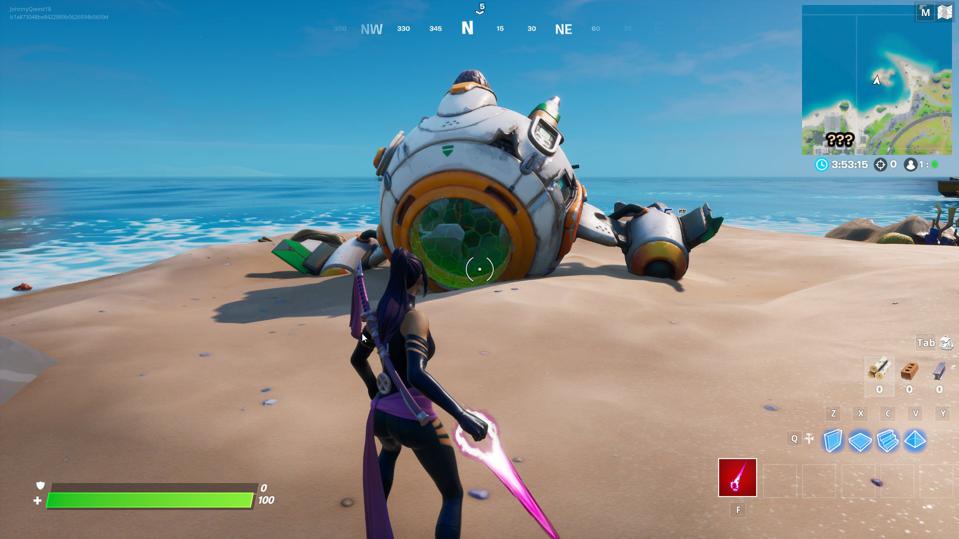Select the pink katana weapon slot
The height and width of the screenshot is (539, 959).
tap(737, 478)
